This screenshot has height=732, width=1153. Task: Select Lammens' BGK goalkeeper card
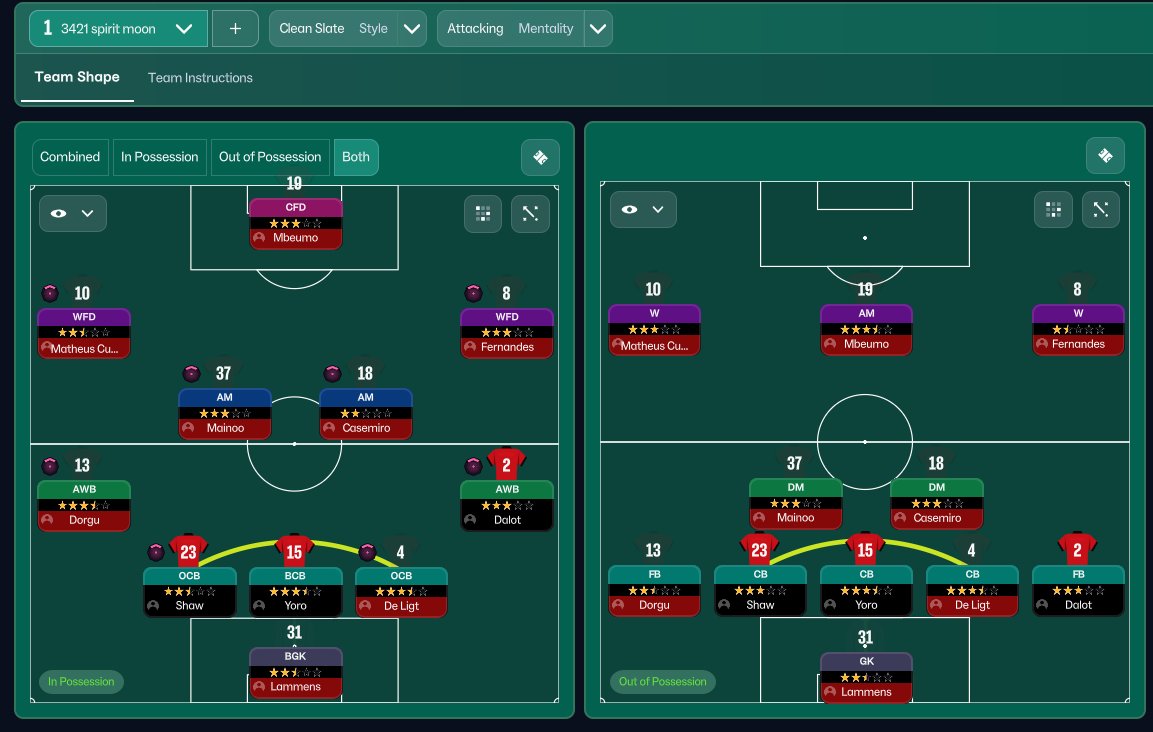296,672
